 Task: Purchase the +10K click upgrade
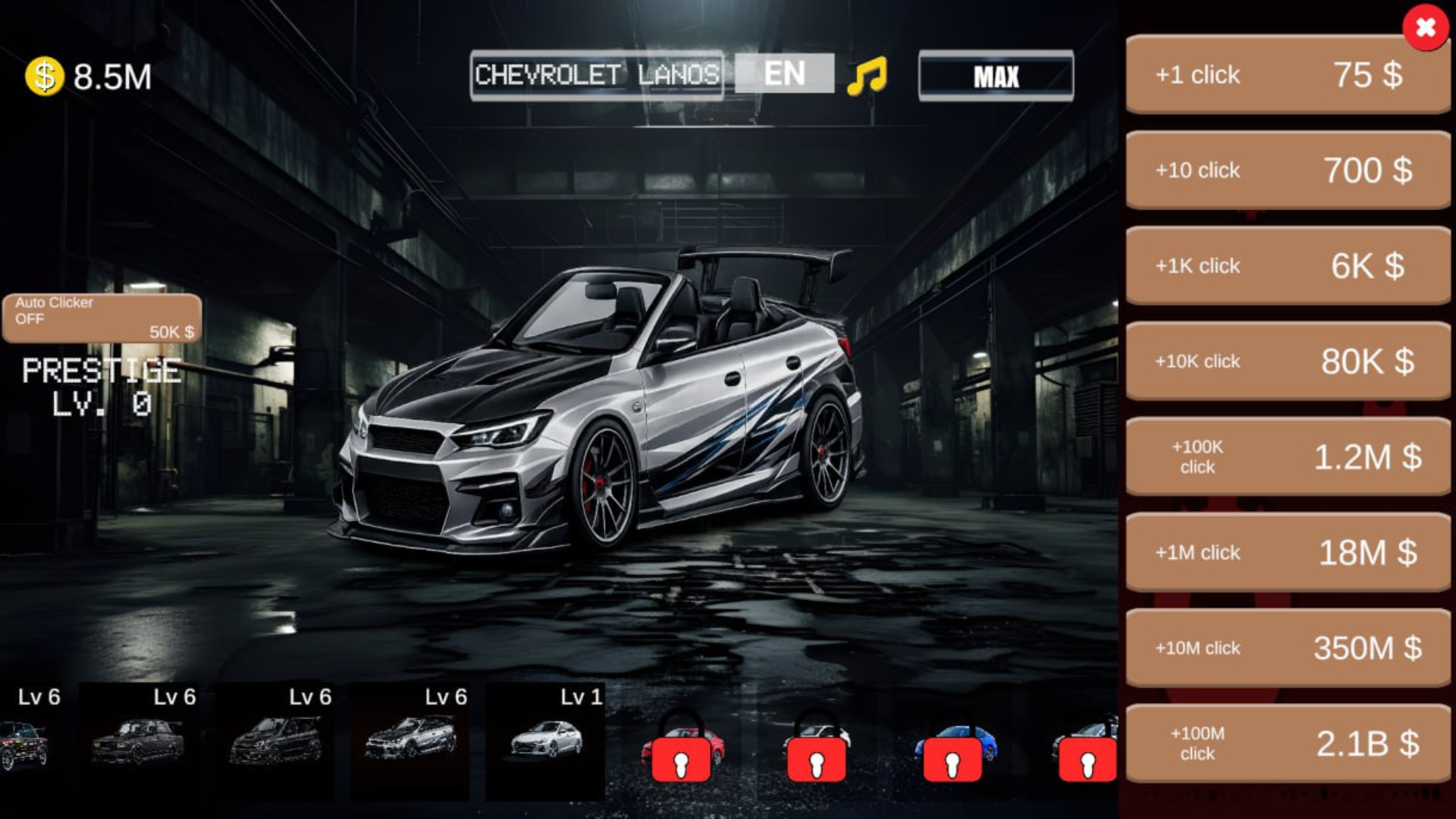pos(1287,362)
